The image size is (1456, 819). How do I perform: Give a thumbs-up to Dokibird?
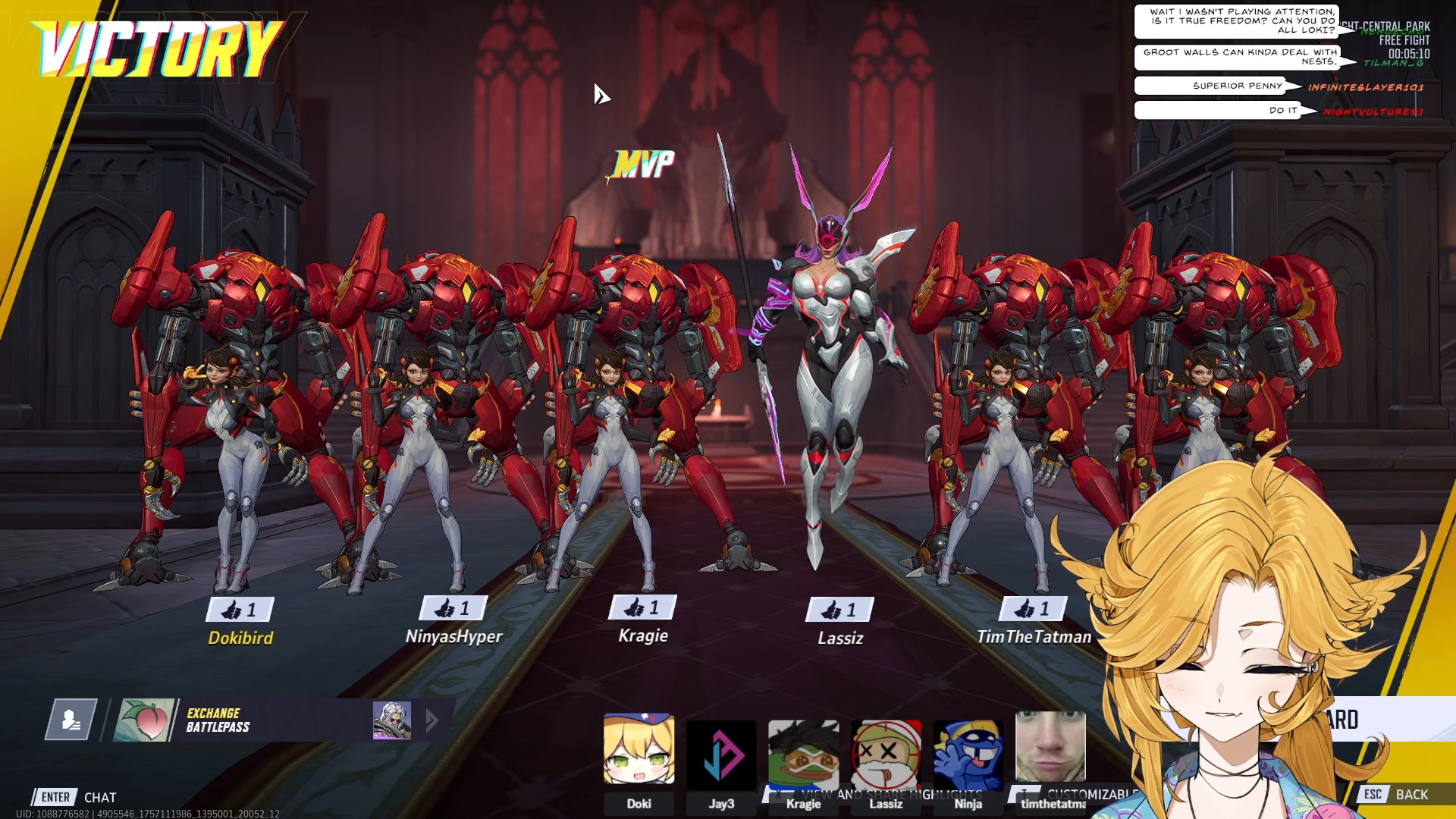(240, 609)
